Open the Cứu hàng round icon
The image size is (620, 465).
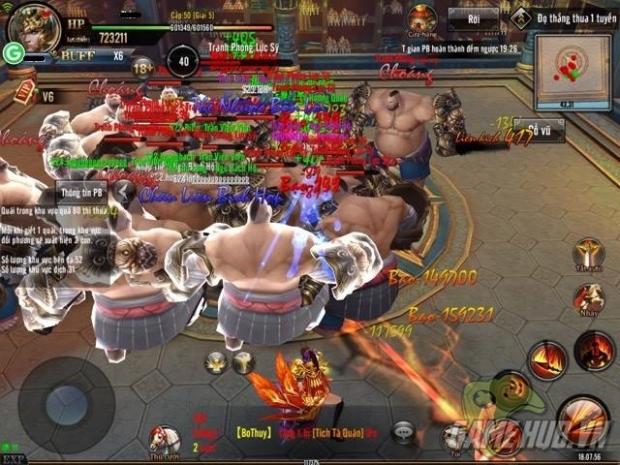[x=421, y=18]
